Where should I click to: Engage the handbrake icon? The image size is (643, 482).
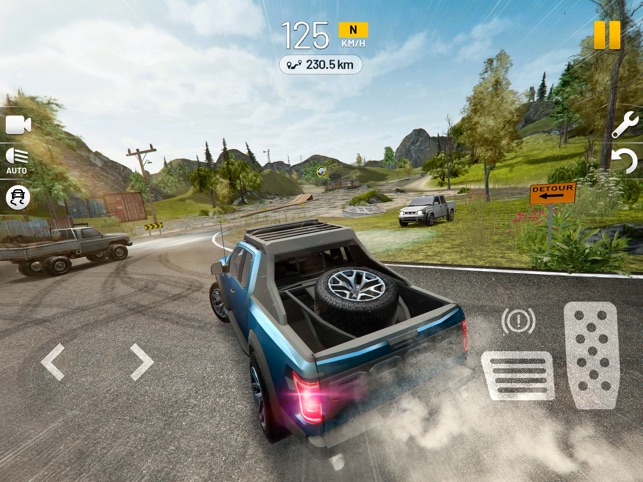(518, 321)
